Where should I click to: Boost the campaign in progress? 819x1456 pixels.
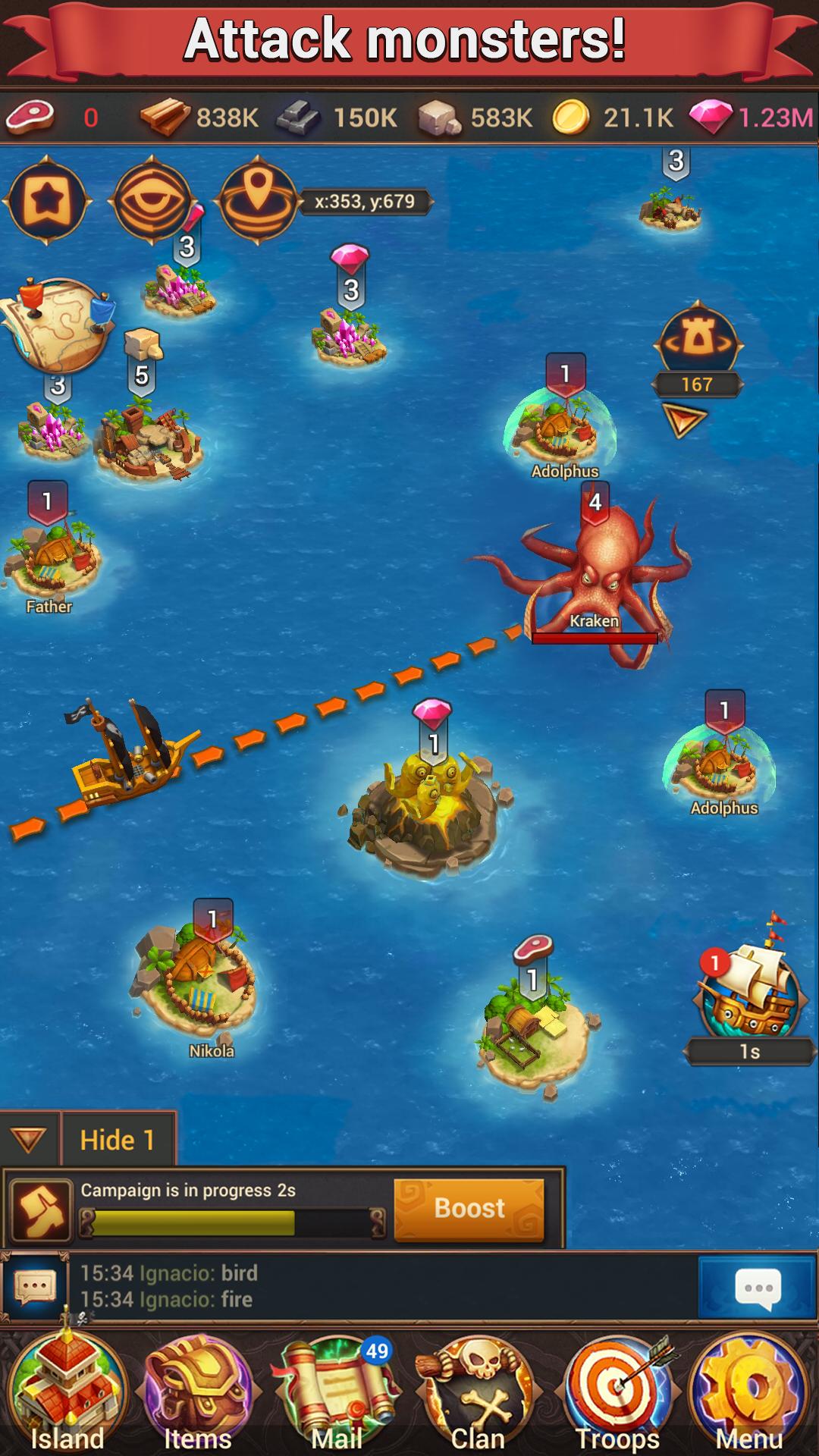(x=469, y=1209)
